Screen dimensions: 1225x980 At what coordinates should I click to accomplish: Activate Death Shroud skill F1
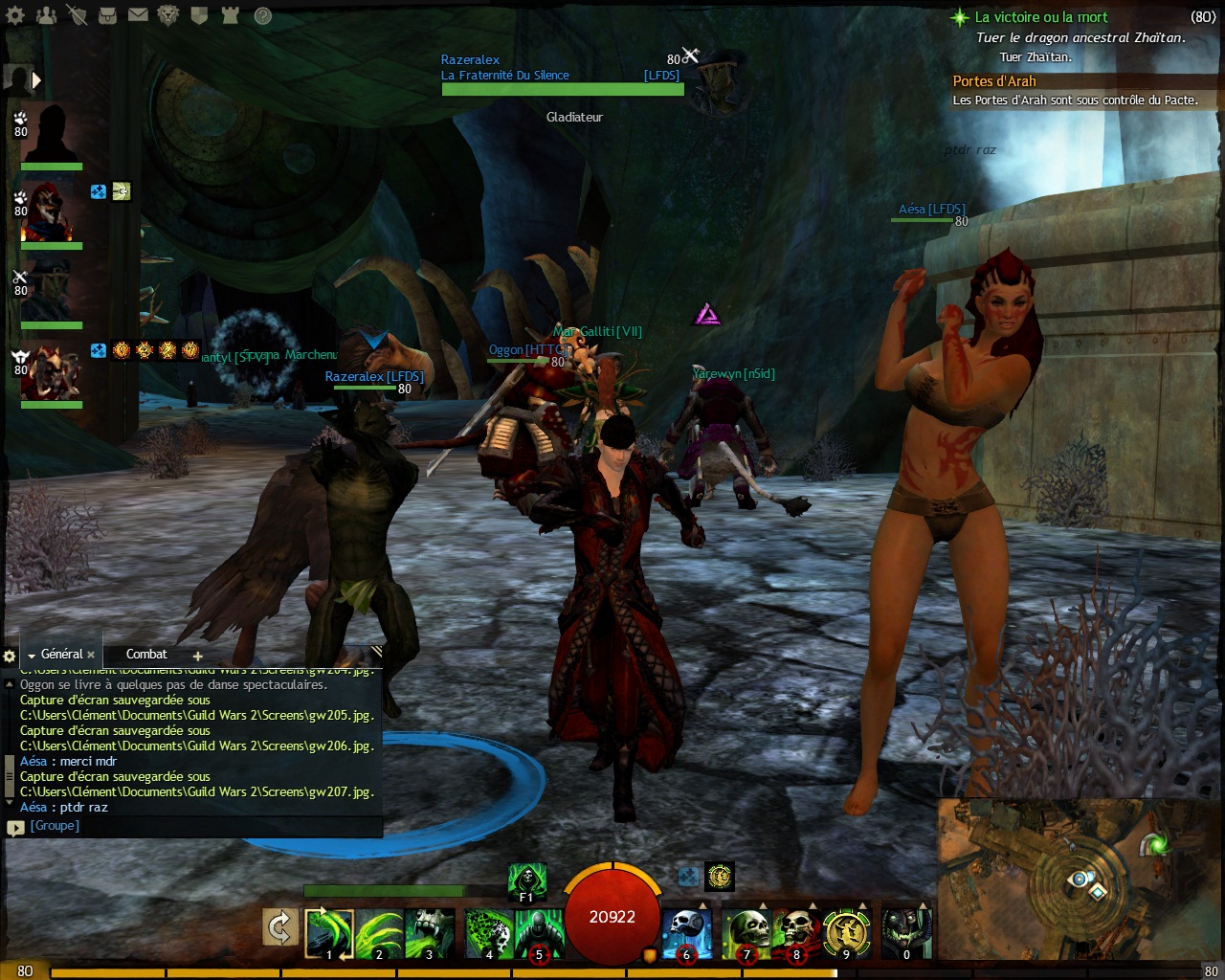(x=526, y=881)
